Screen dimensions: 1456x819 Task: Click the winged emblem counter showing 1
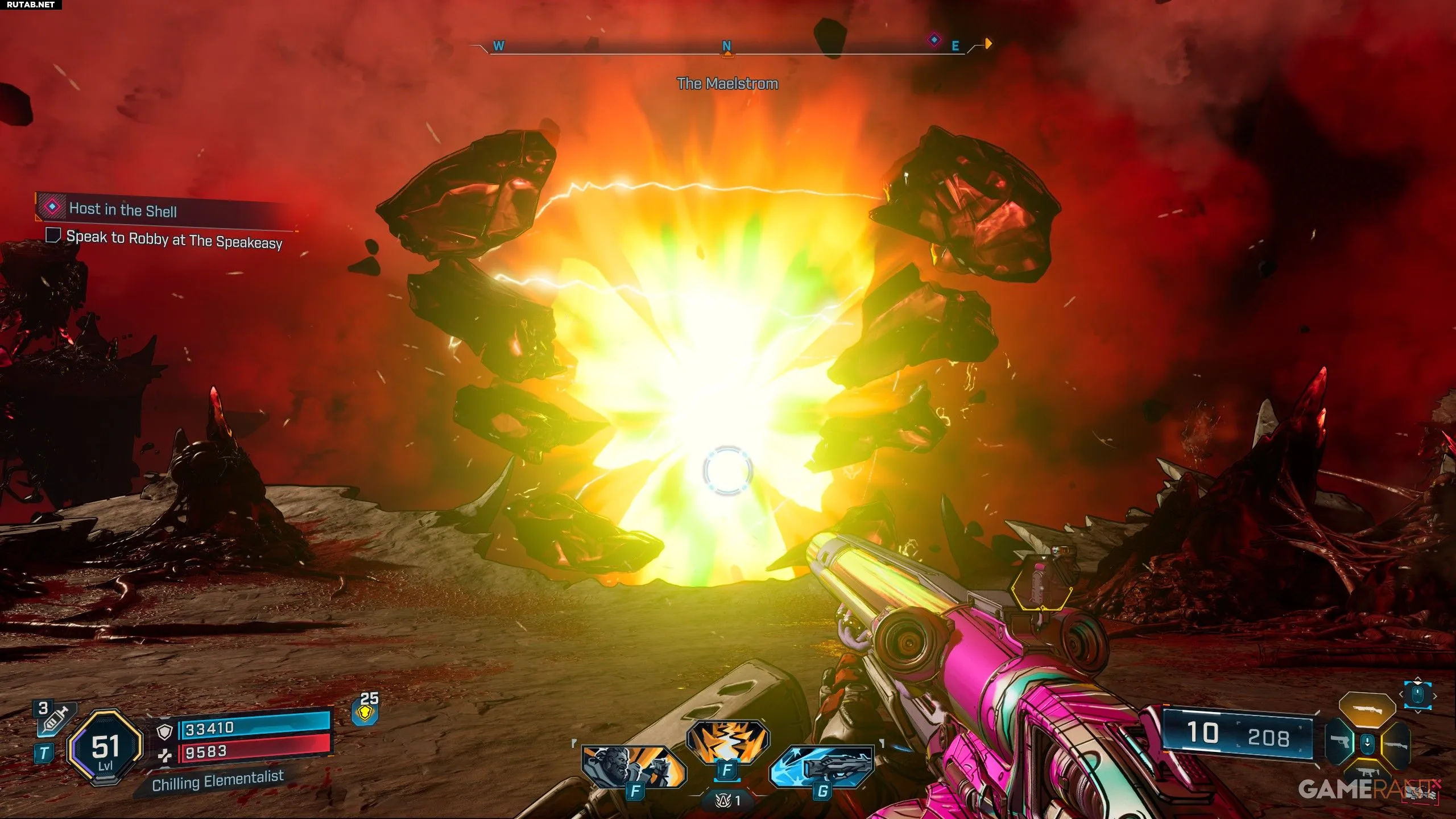(728, 800)
